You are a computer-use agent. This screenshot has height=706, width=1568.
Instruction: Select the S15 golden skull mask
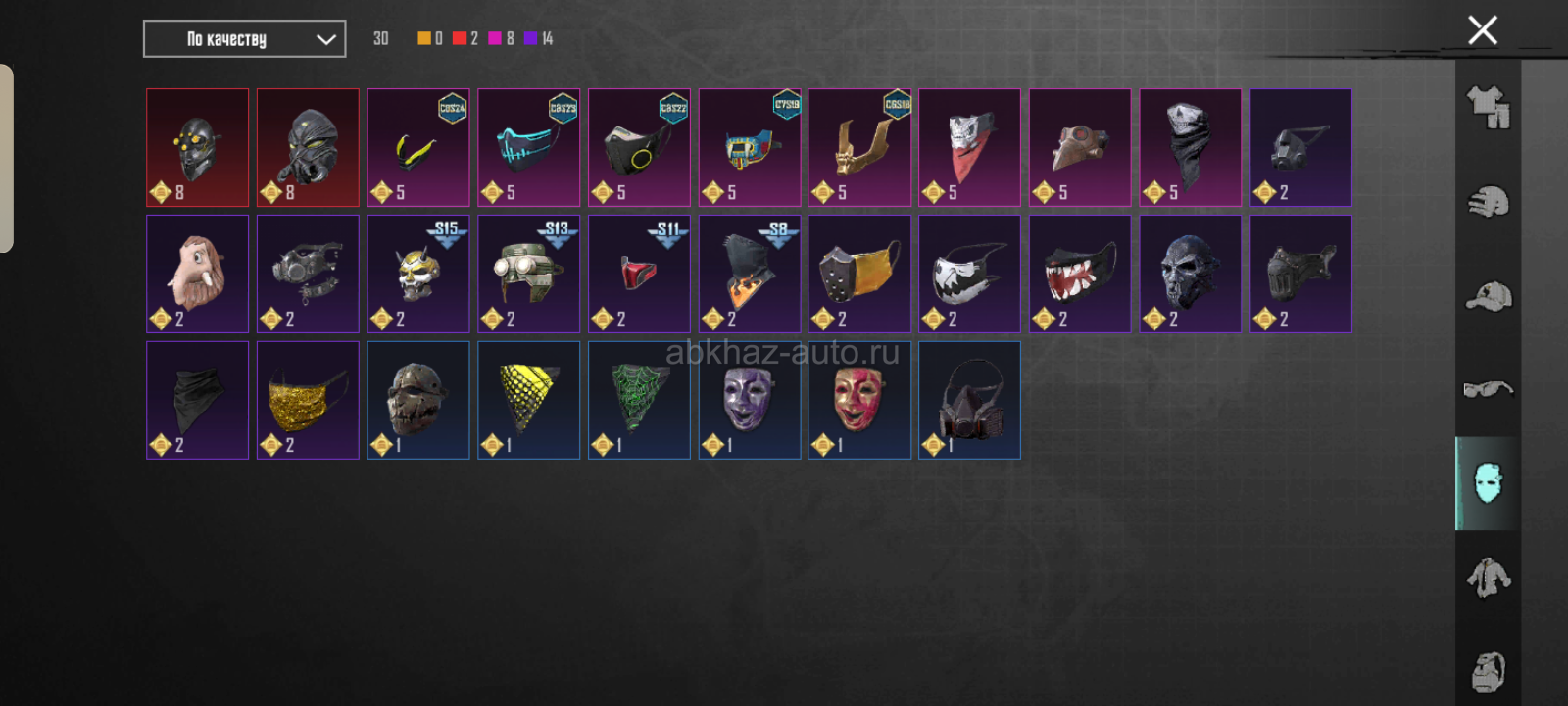tap(418, 275)
